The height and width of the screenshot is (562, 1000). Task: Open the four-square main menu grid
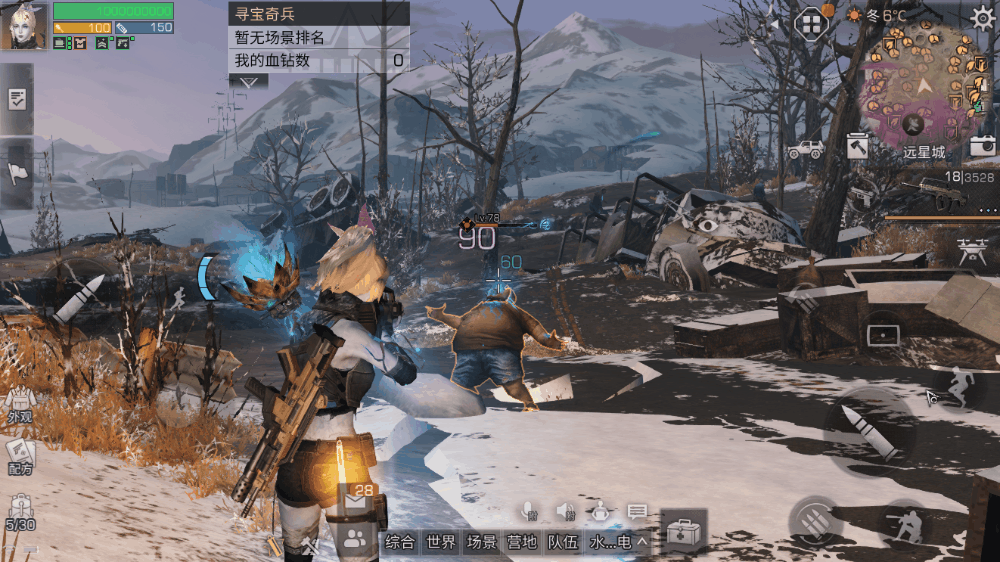point(810,24)
